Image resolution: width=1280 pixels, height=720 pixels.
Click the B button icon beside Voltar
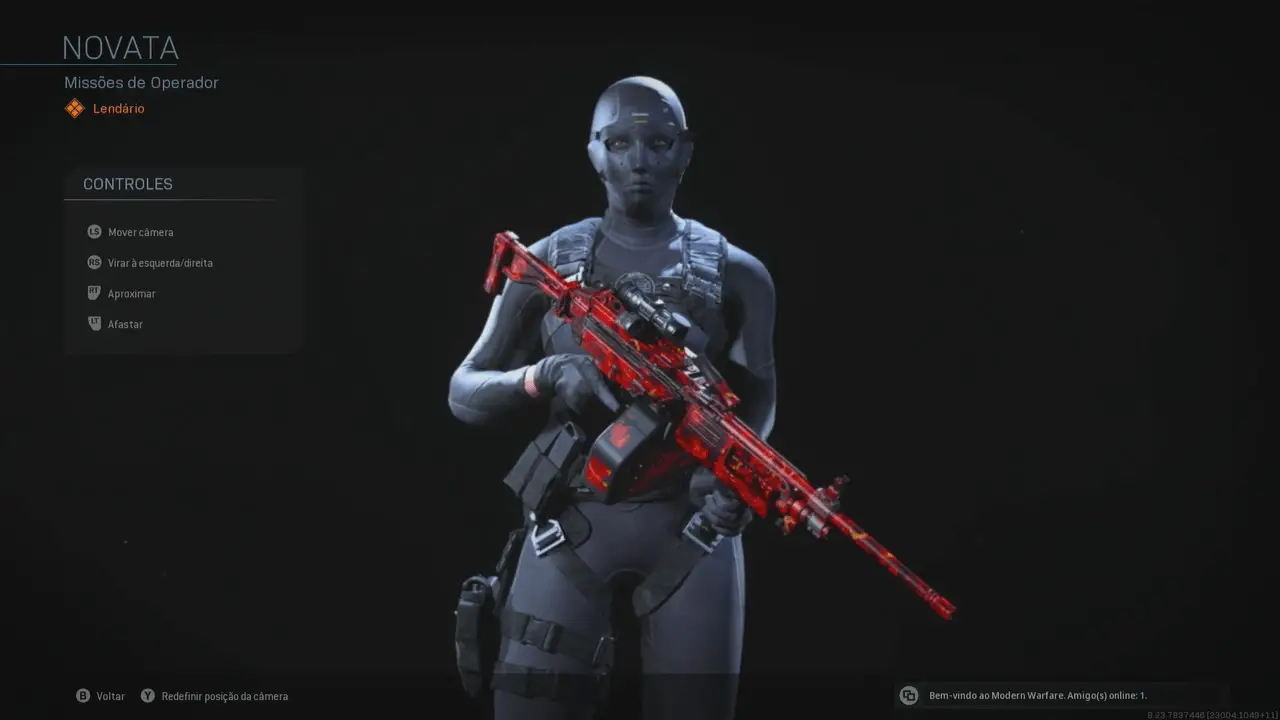pos(85,695)
